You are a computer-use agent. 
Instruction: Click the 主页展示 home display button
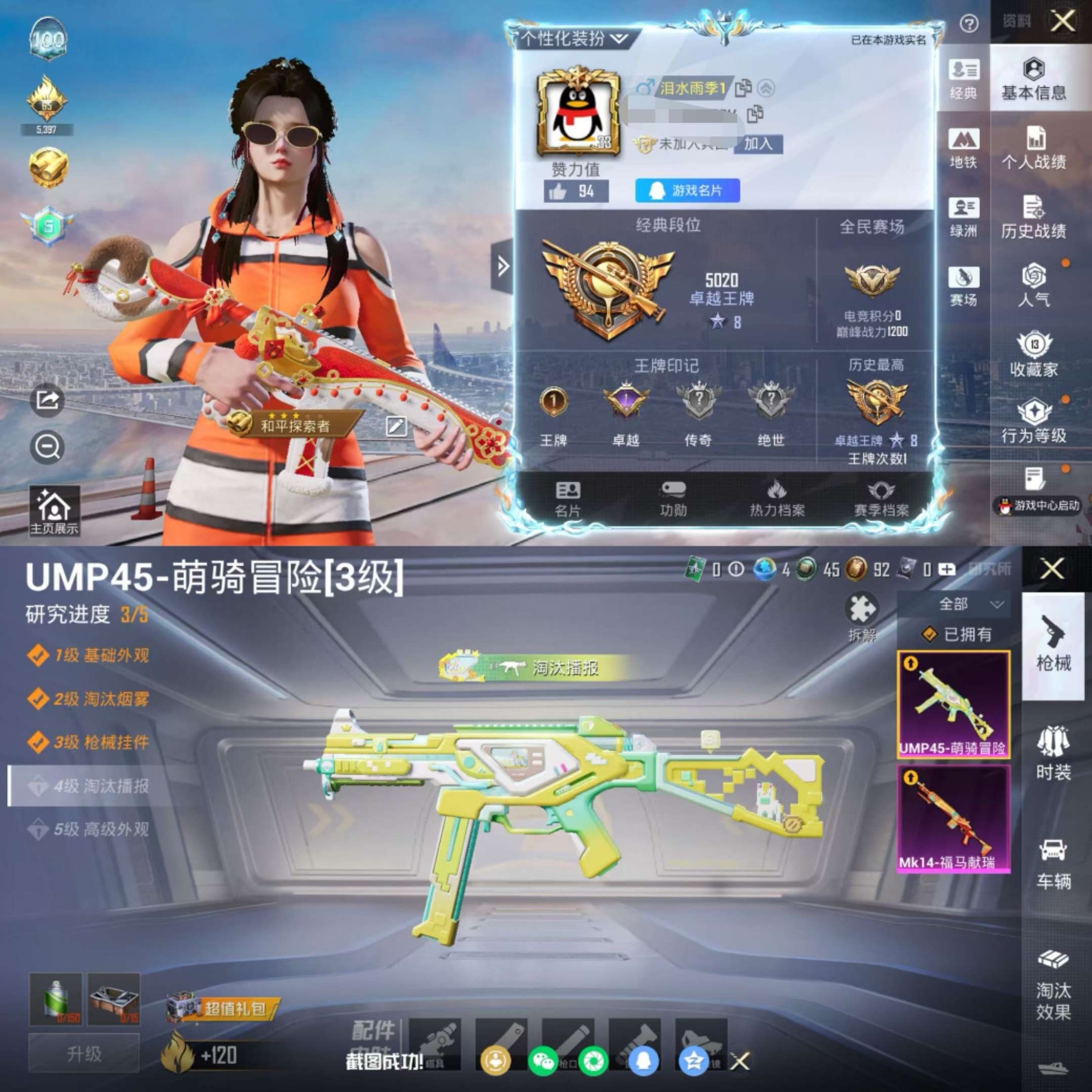[54, 511]
